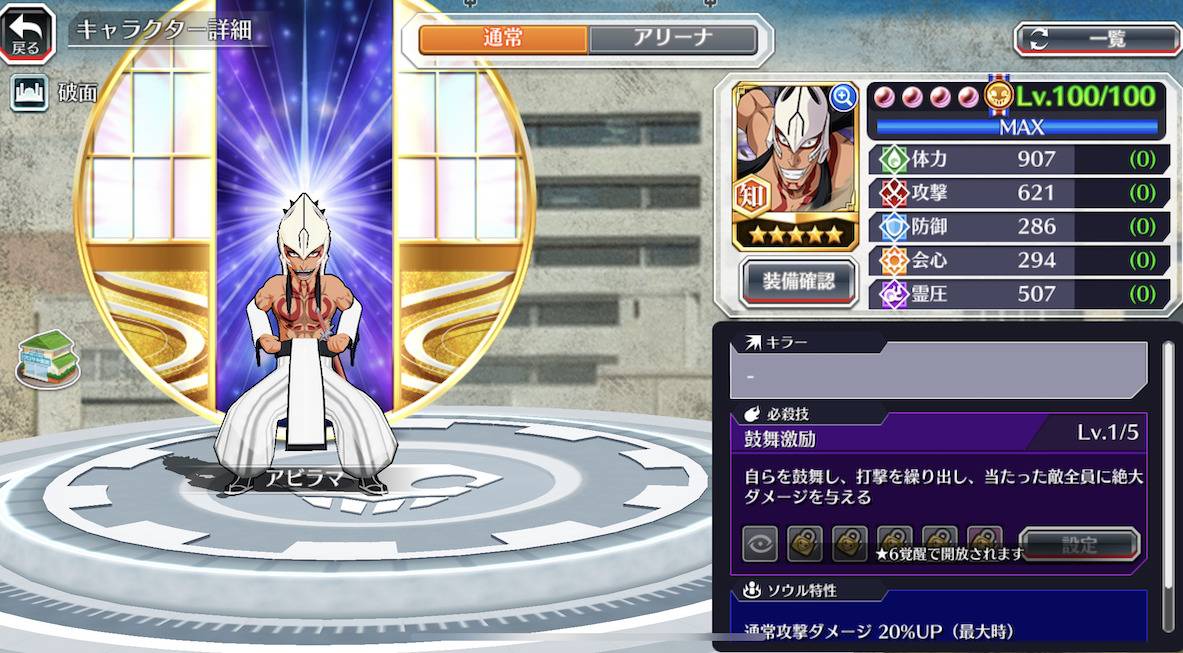Image resolution: width=1183 pixels, height=653 pixels.
Task: Open the 装備確認 equipment check
Action: tap(798, 281)
